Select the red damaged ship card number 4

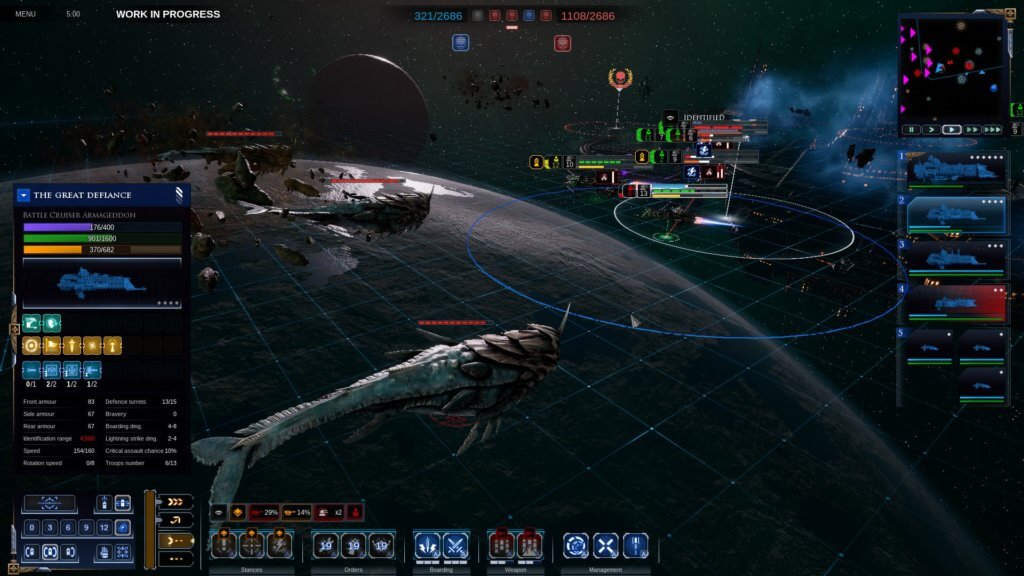(957, 303)
